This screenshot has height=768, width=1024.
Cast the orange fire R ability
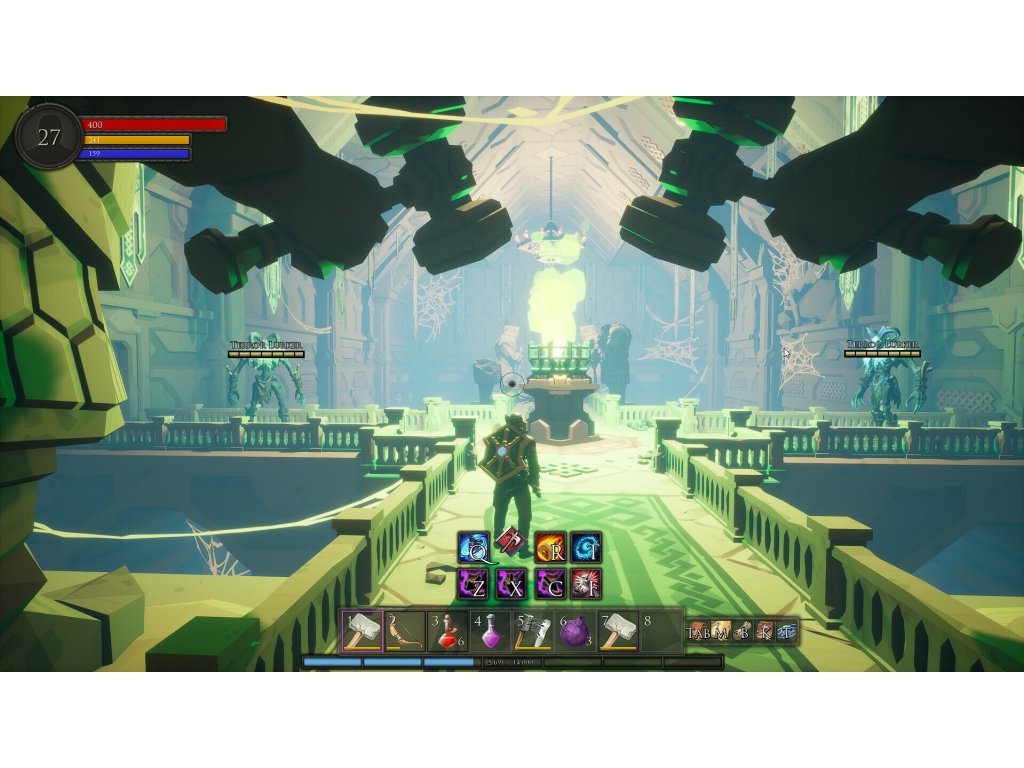550,548
